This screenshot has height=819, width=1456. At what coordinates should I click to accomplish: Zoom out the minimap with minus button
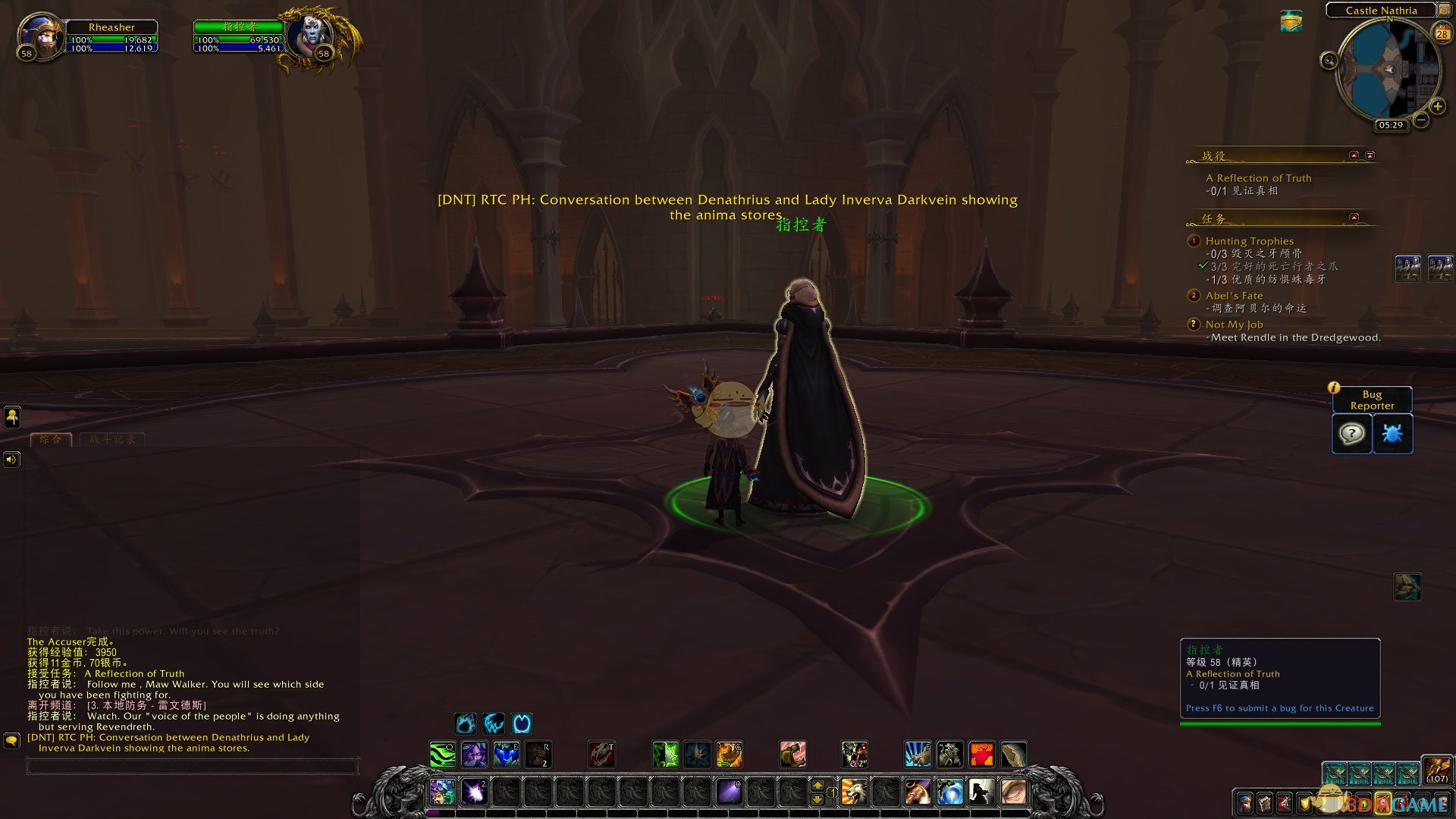pos(1421,120)
